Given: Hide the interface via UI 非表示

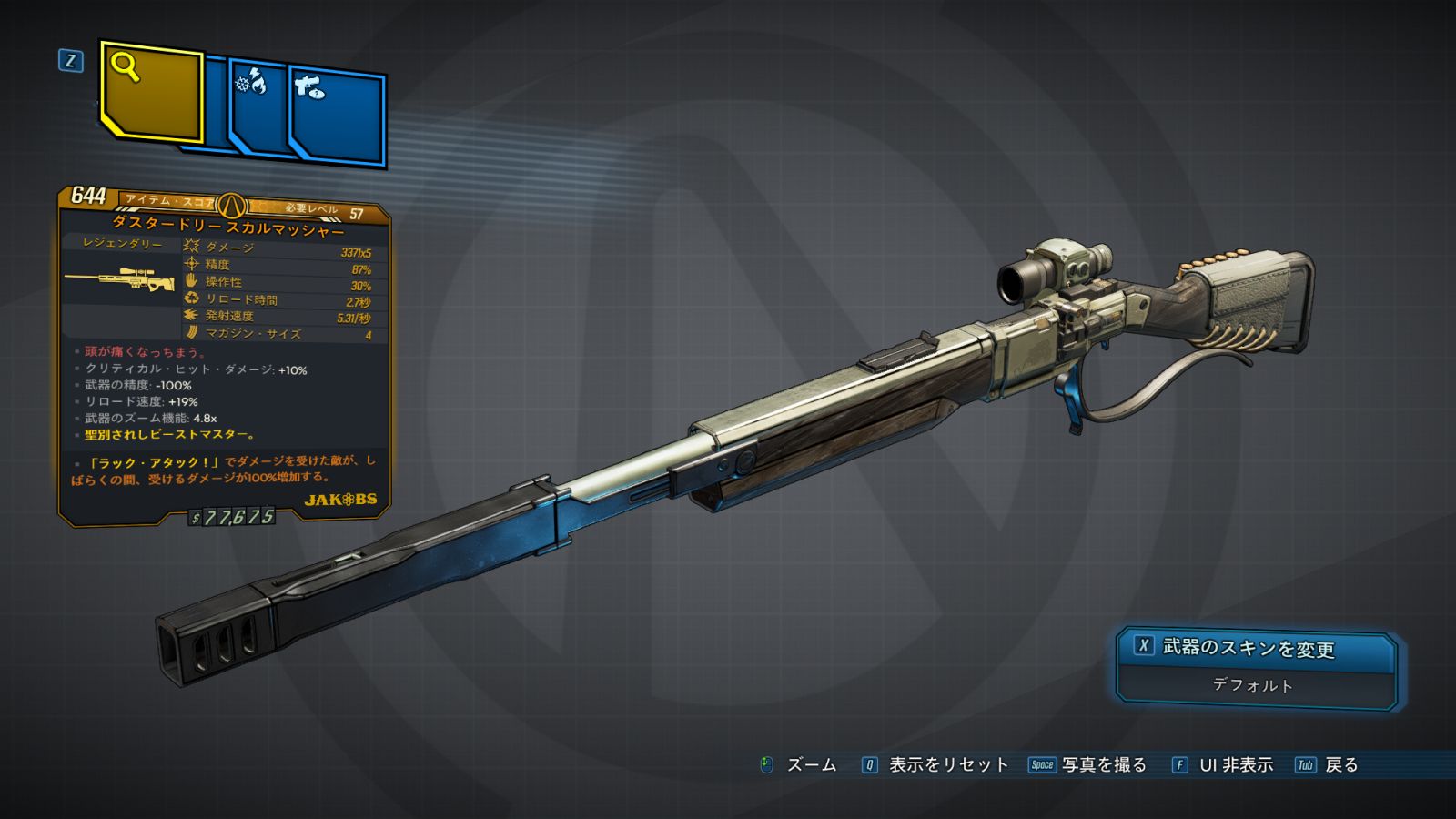Looking at the screenshot, I should [1223, 765].
